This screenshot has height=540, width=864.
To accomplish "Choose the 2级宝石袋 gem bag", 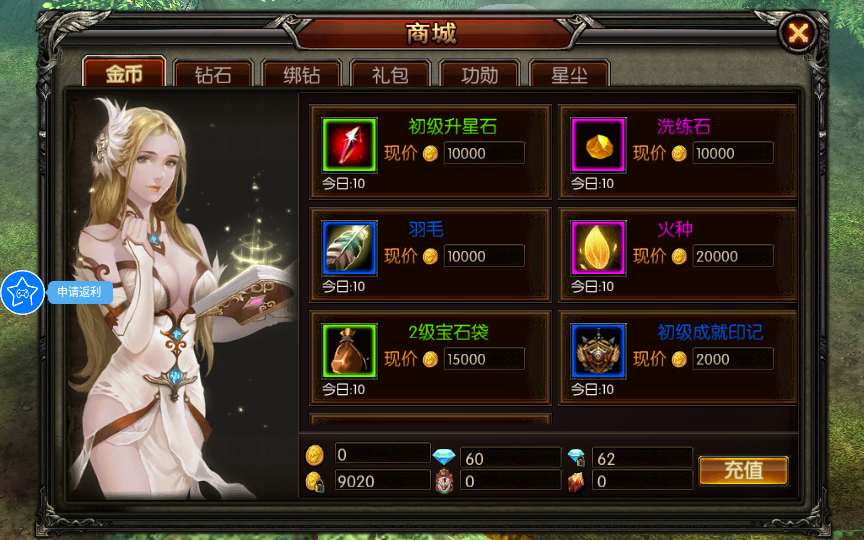I will (x=350, y=351).
